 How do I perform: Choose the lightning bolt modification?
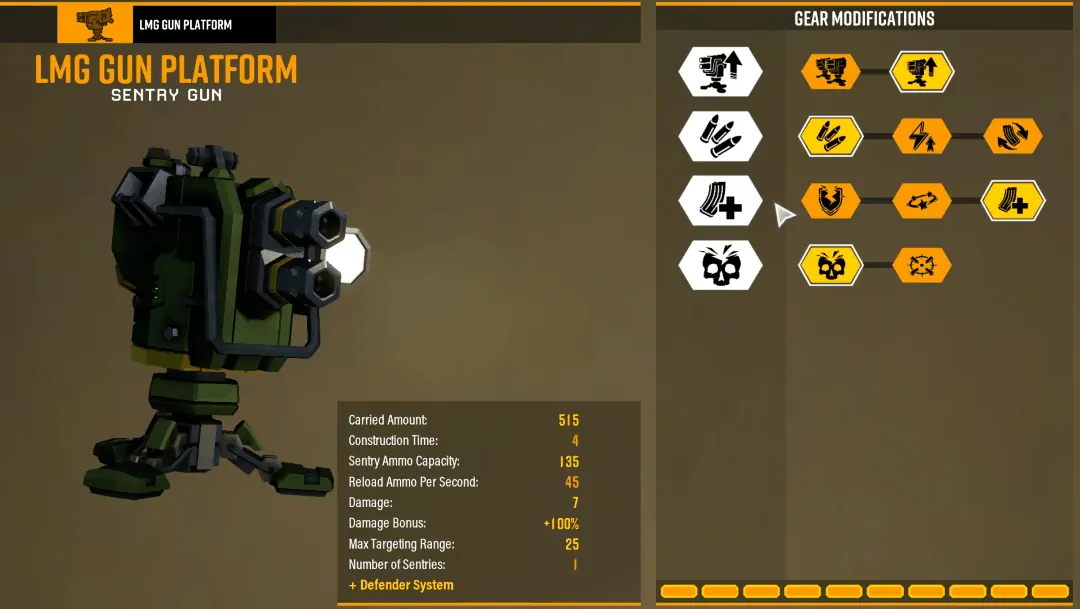tap(922, 136)
